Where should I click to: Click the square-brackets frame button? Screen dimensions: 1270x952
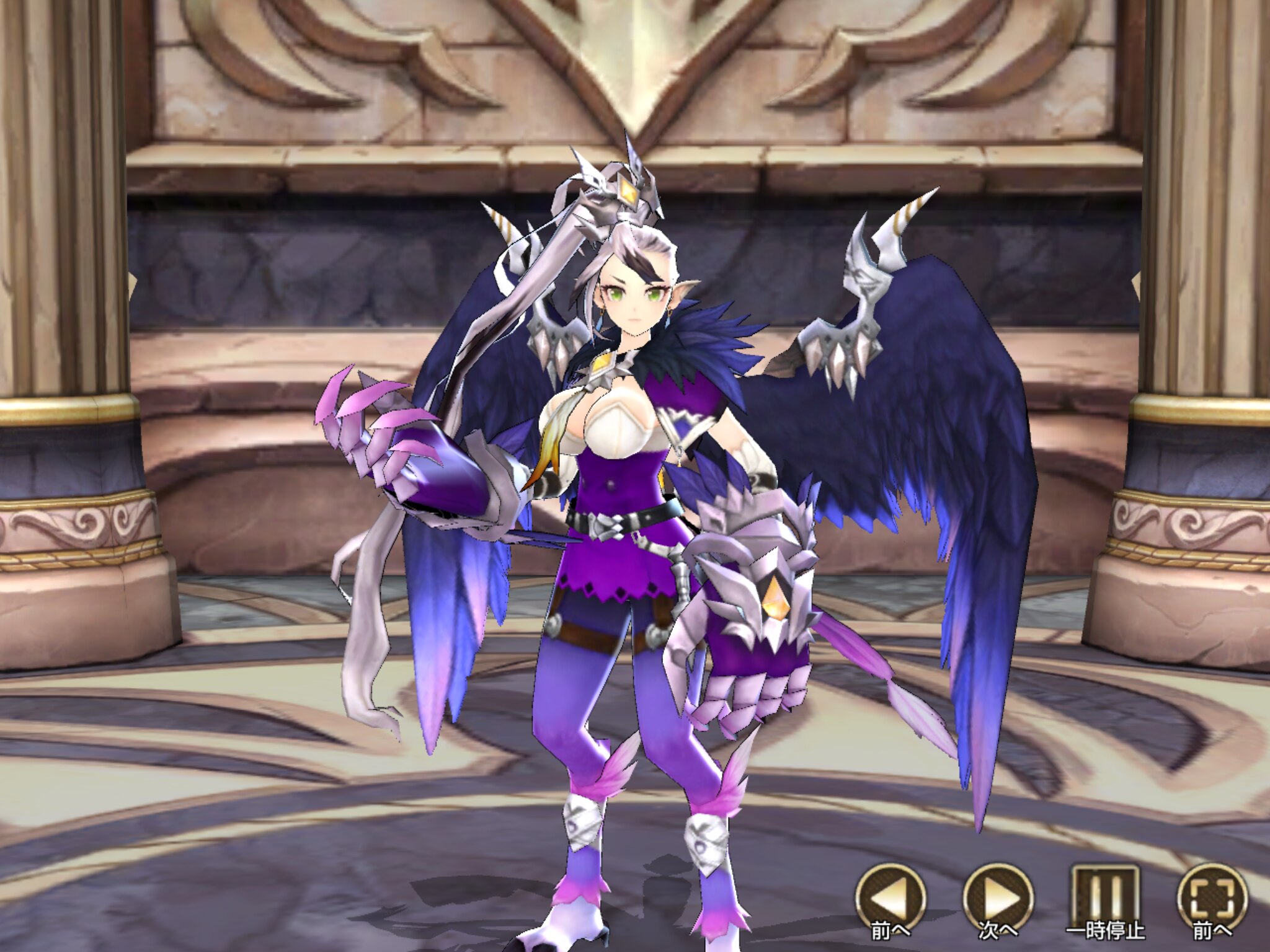coord(1211,897)
